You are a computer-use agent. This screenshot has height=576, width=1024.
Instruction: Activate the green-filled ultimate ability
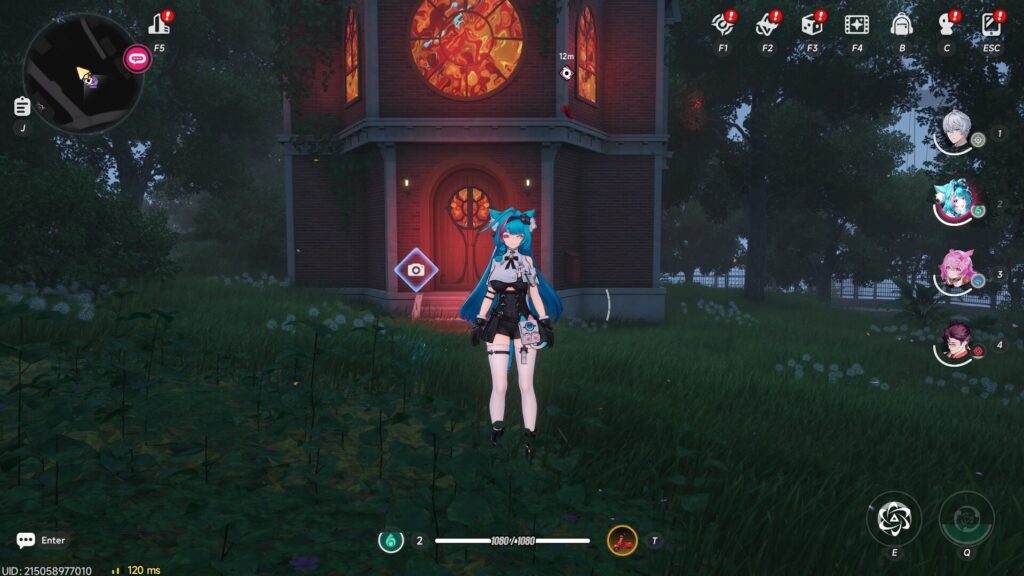(966, 517)
